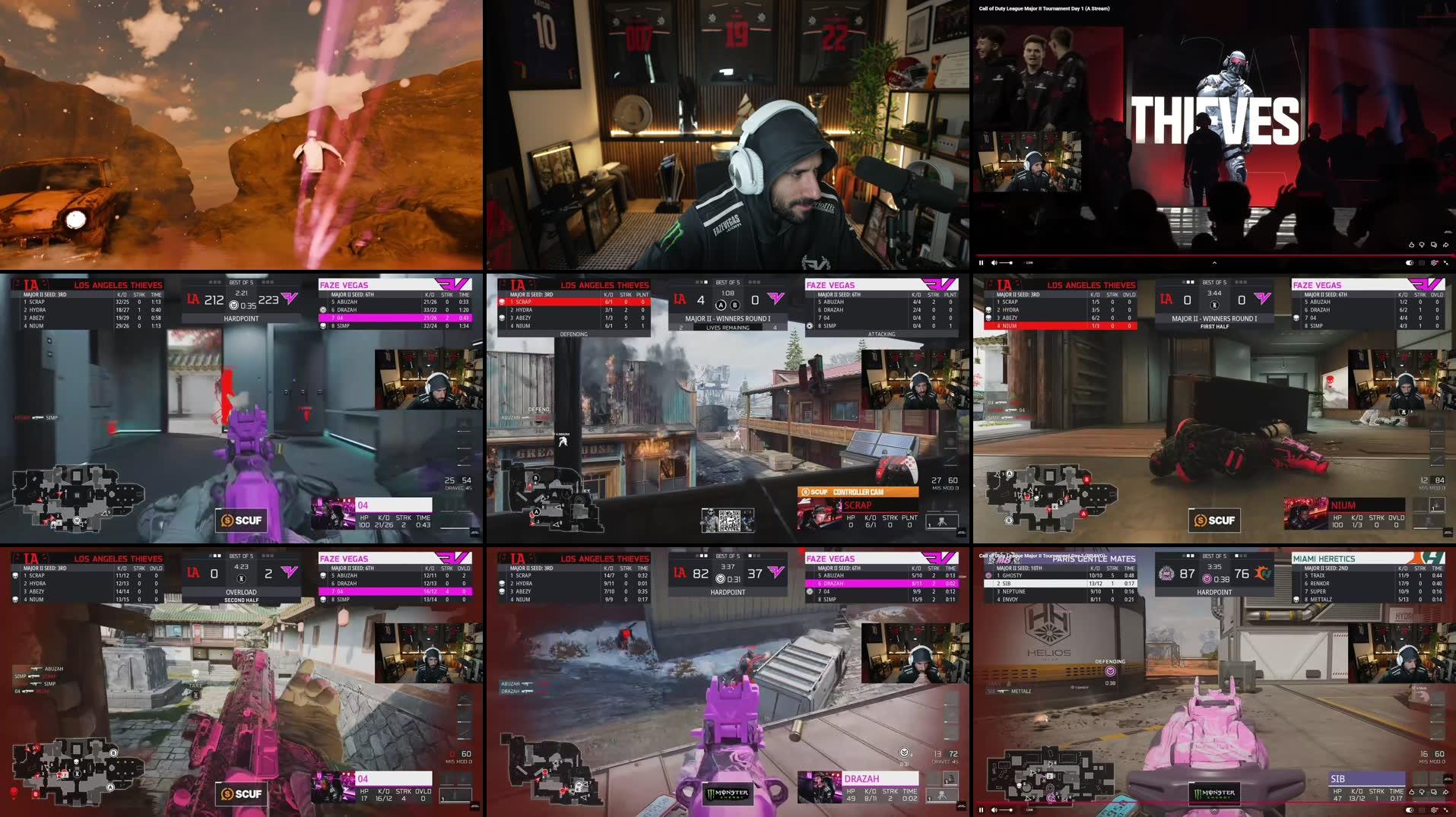Open the settings gear in the bottom-right player

(1435, 810)
